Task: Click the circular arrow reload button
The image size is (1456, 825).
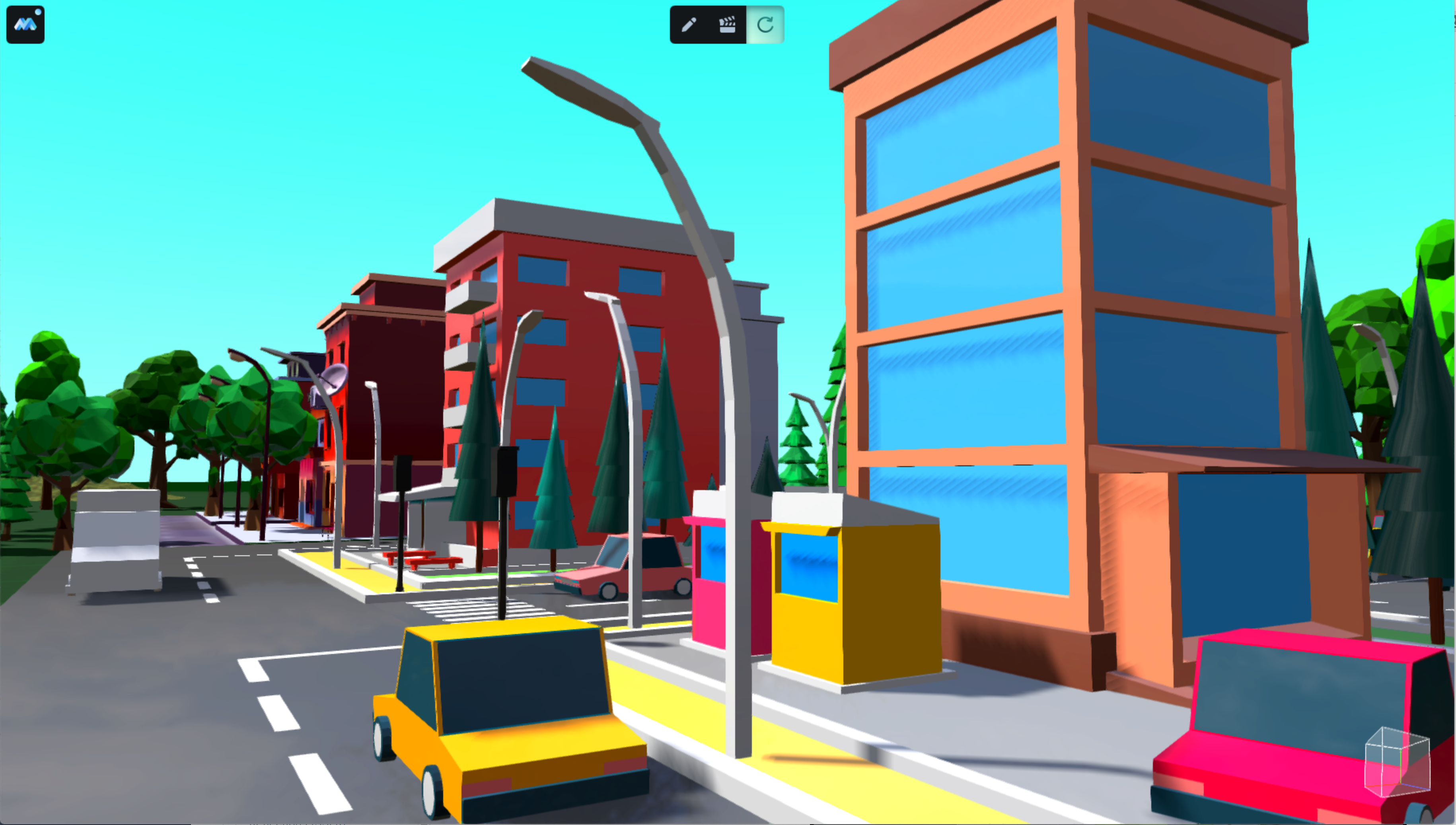Action: click(765, 25)
